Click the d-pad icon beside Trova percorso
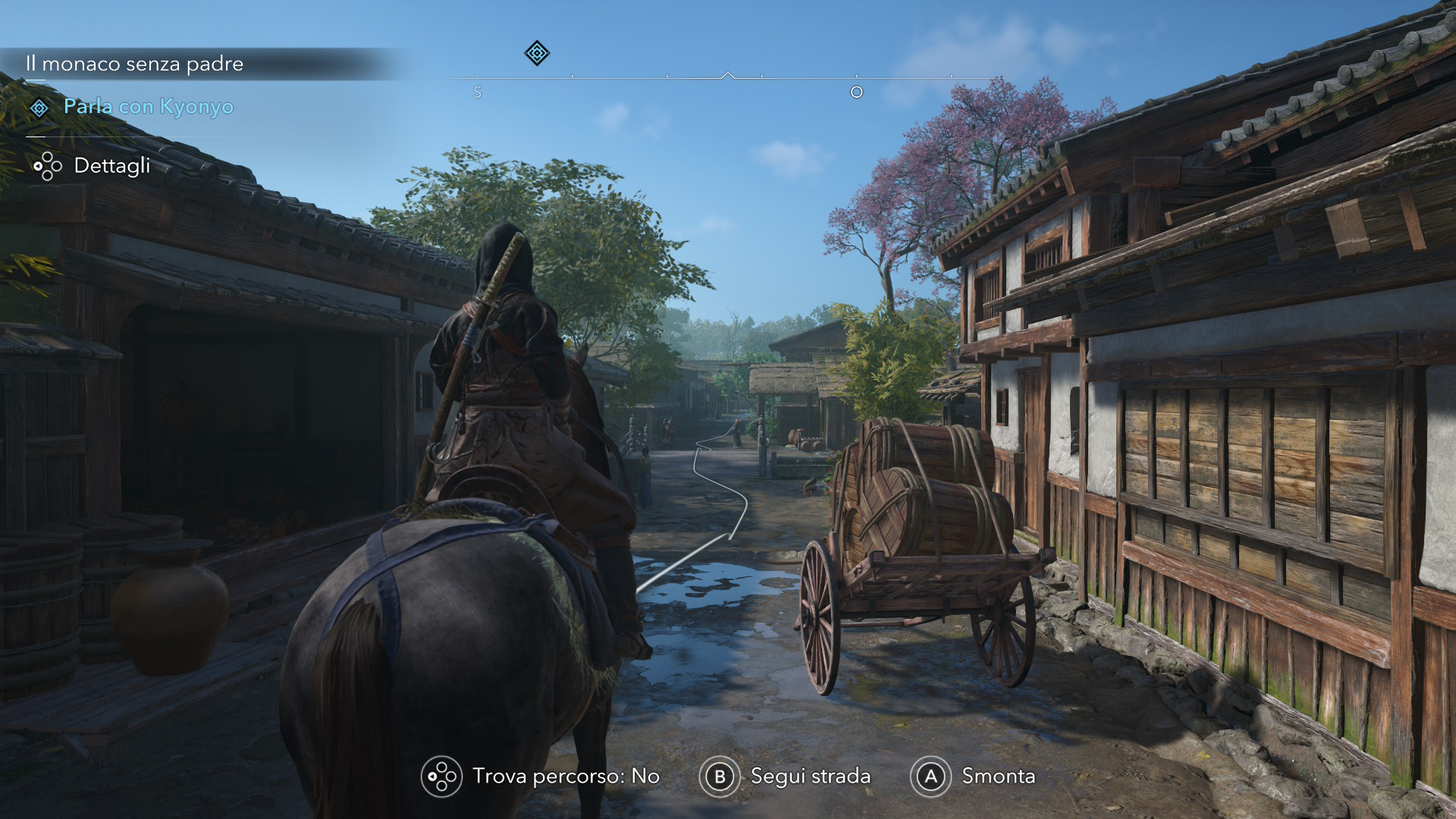 [x=442, y=777]
